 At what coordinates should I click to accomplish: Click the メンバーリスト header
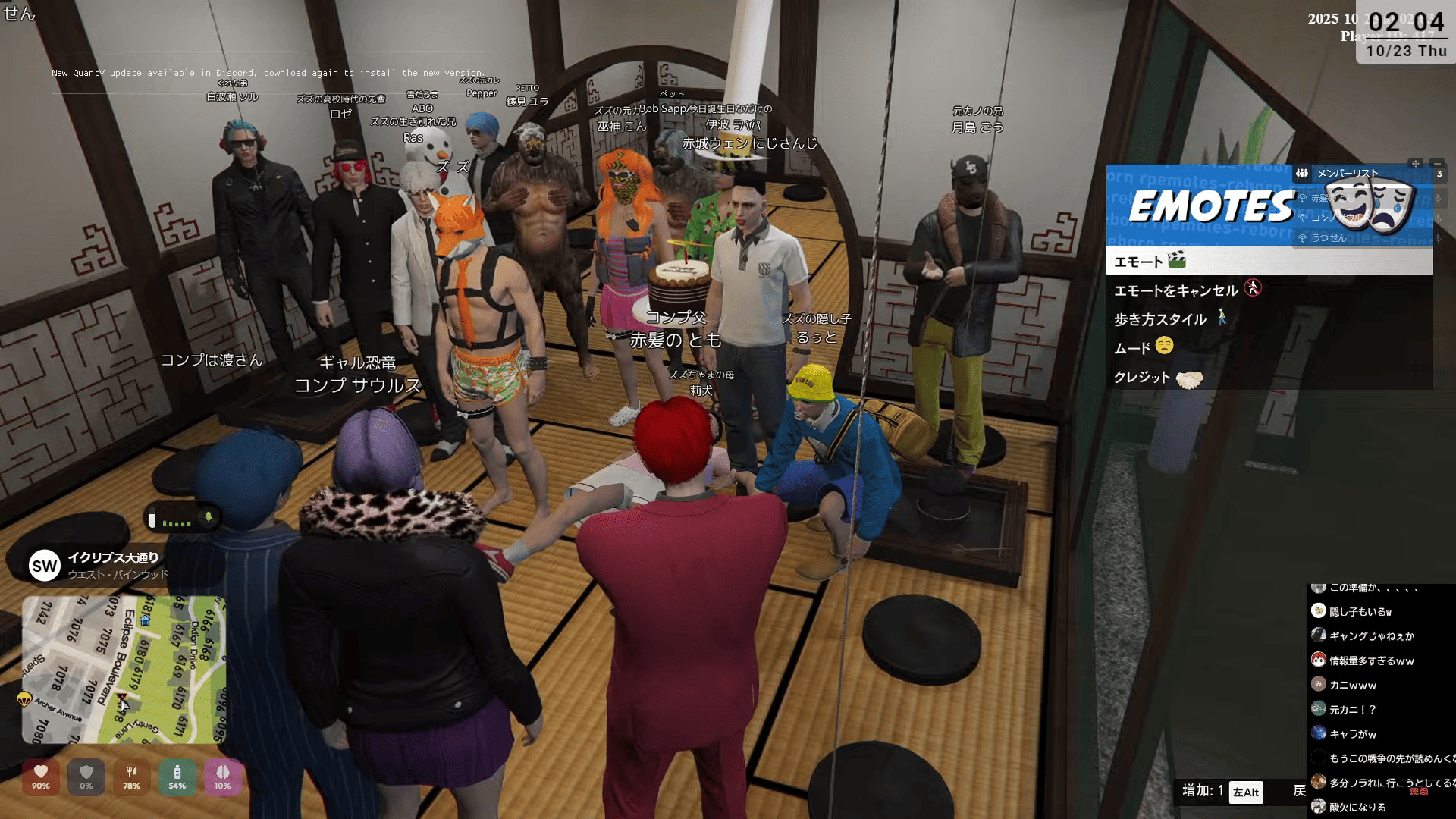(1348, 174)
